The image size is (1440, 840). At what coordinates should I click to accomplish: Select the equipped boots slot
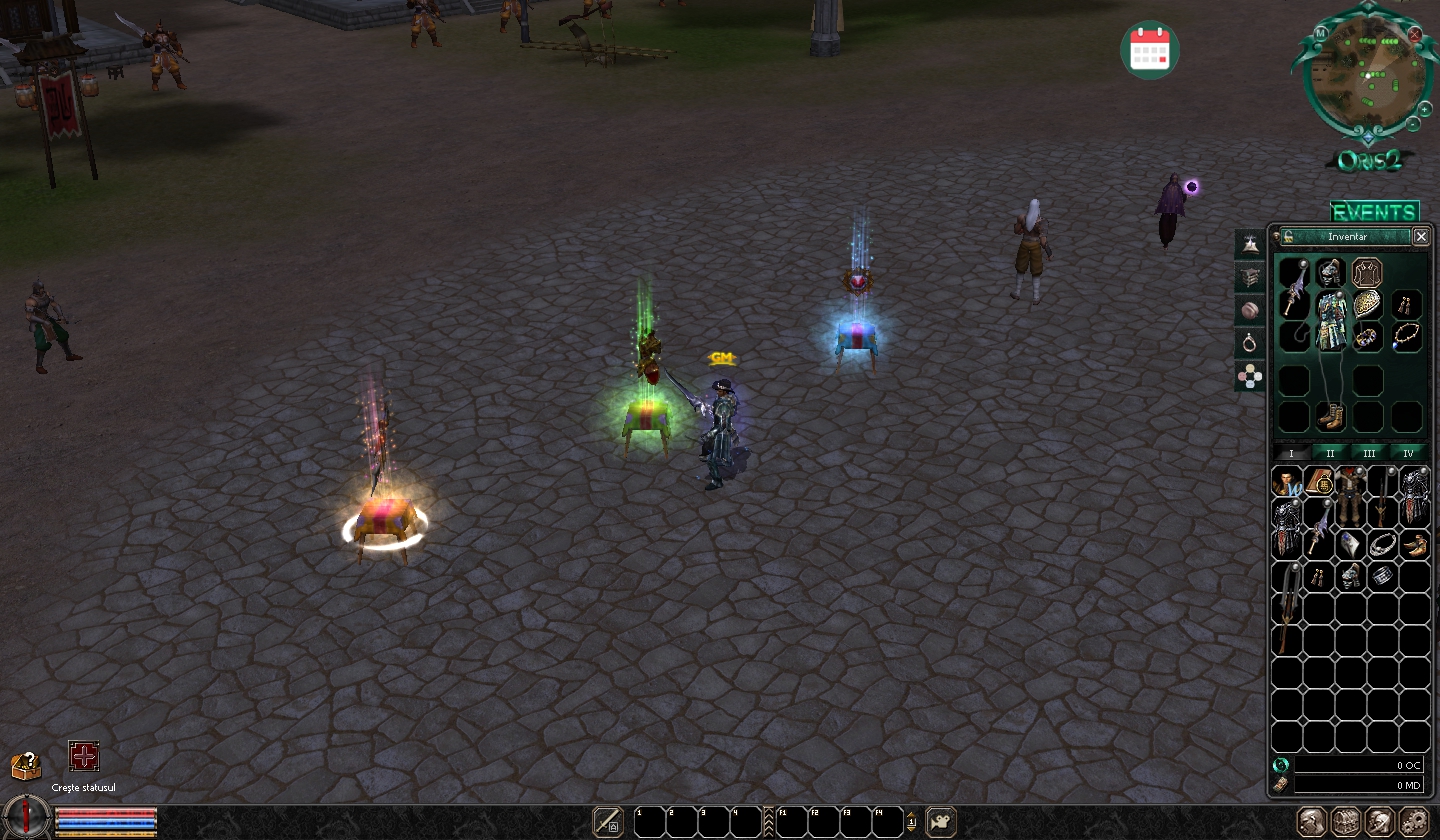1331,416
